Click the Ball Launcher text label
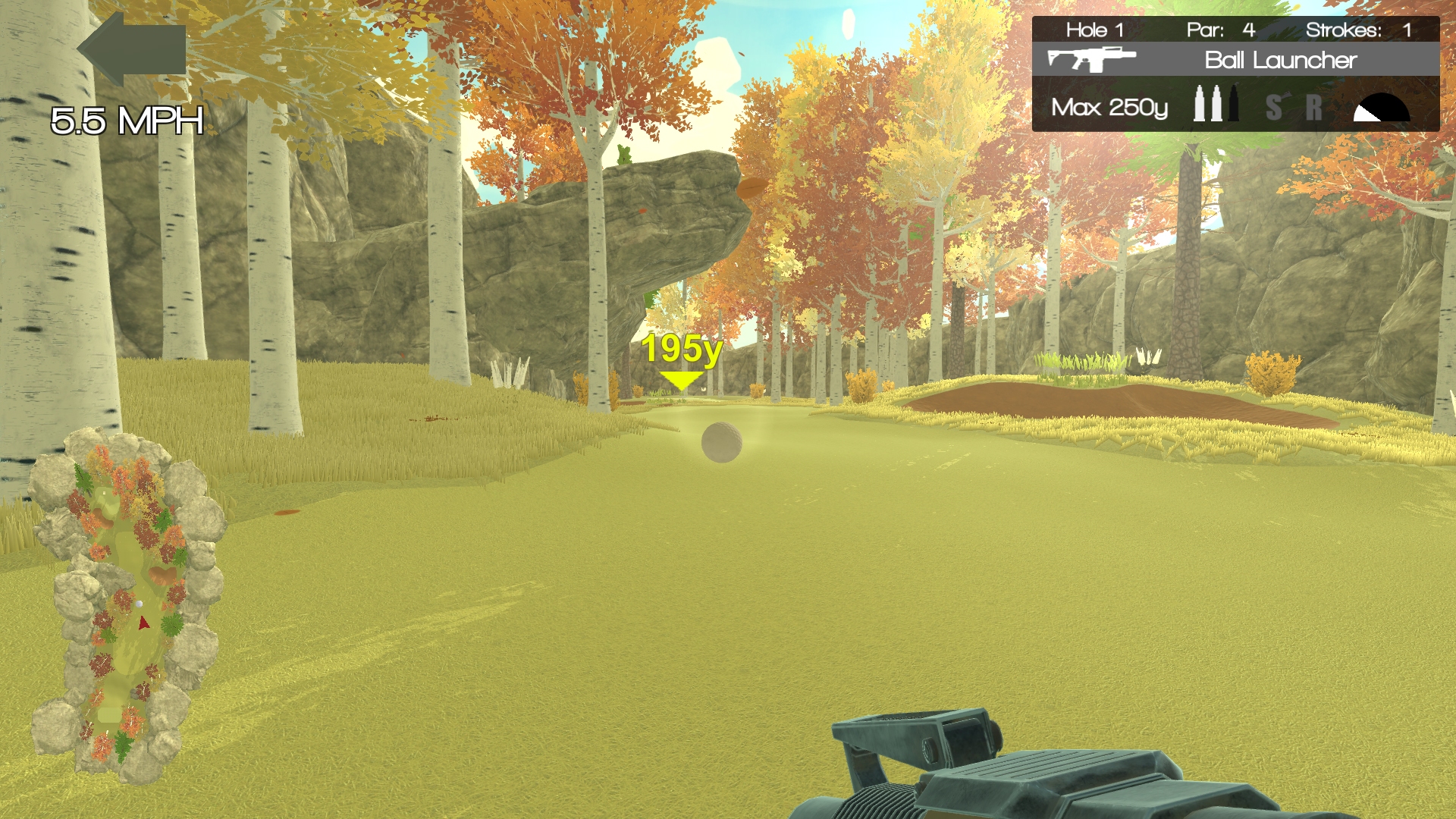Image resolution: width=1456 pixels, height=819 pixels. [1279, 61]
